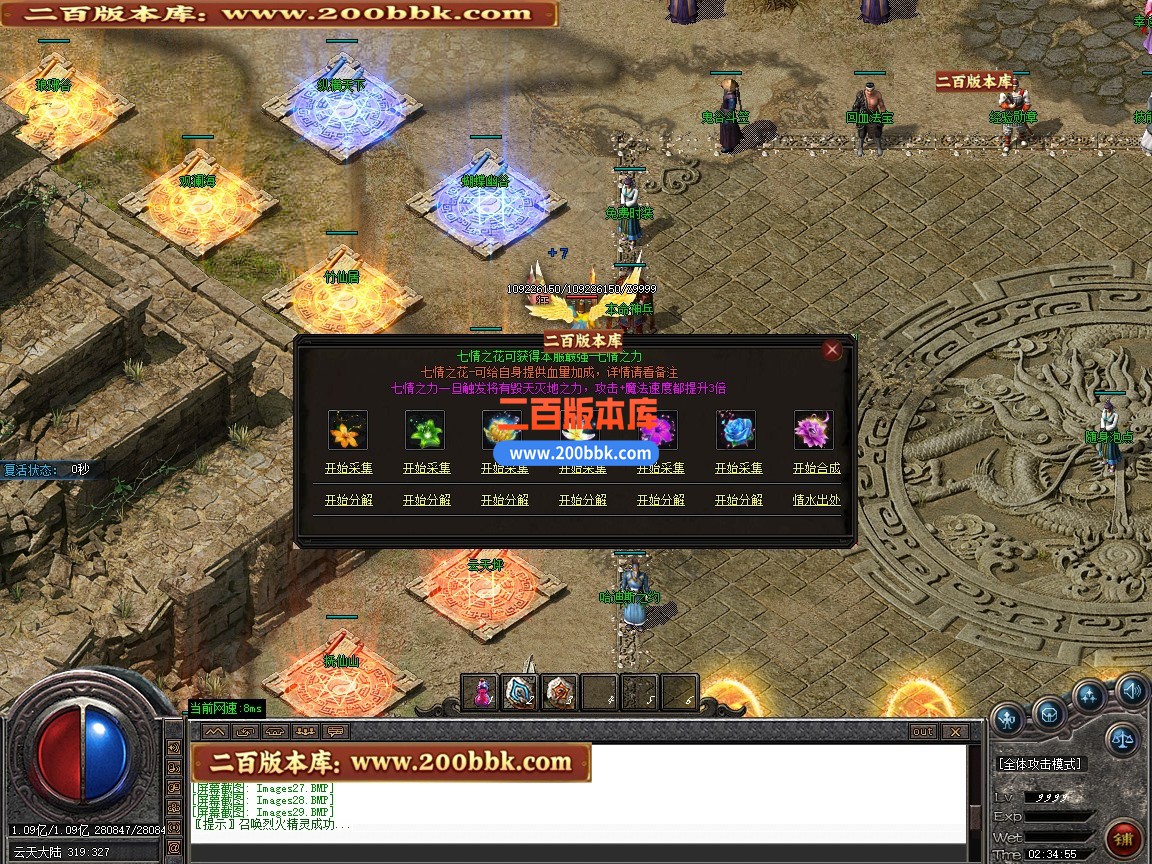
Task: Select 开始合成 under the purple flower
Action: click(x=816, y=468)
